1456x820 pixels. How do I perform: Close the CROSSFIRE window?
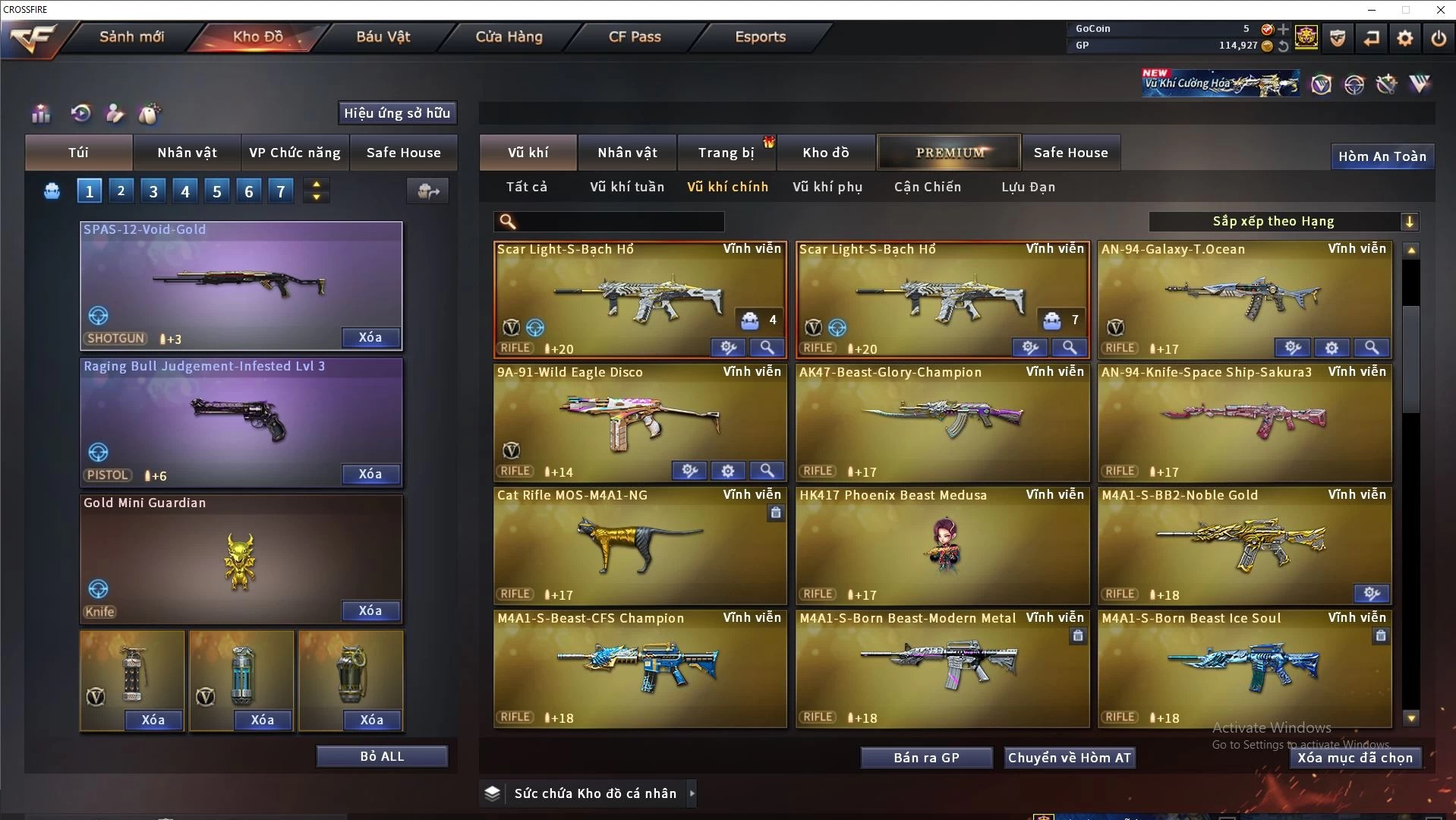click(1440, 10)
